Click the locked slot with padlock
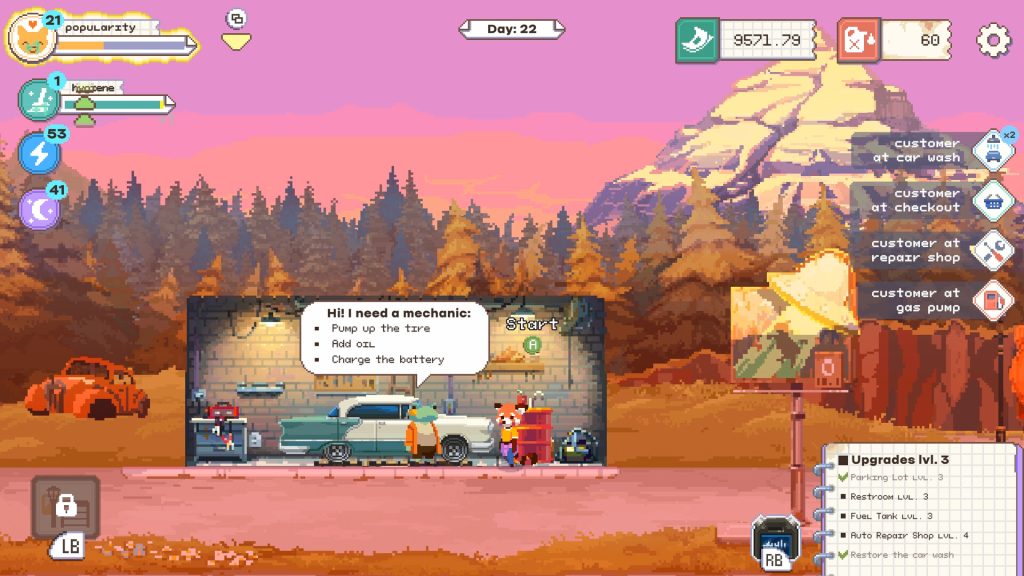 (x=66, y=506)
